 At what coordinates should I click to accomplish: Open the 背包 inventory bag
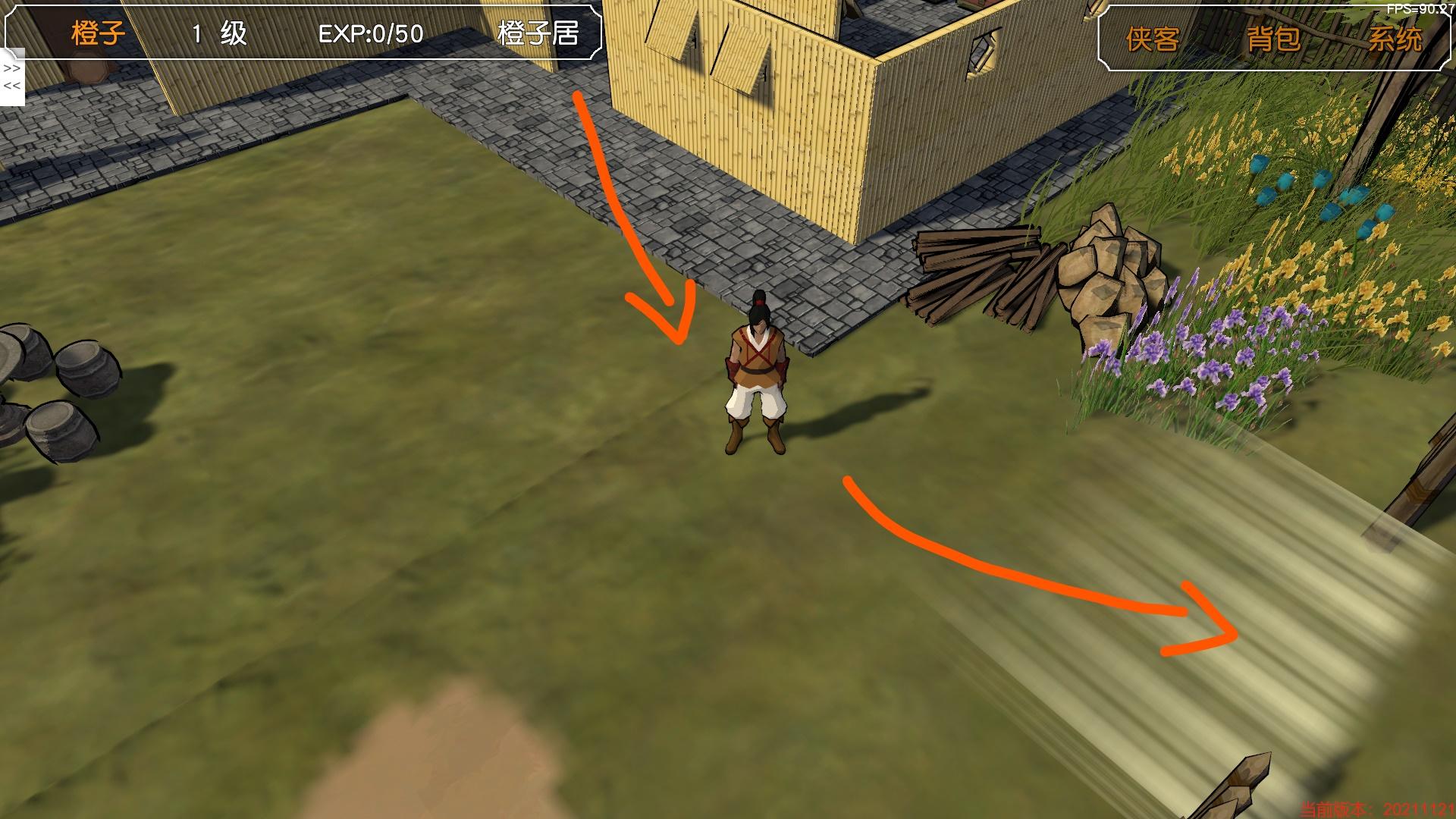pos(1273,39)
